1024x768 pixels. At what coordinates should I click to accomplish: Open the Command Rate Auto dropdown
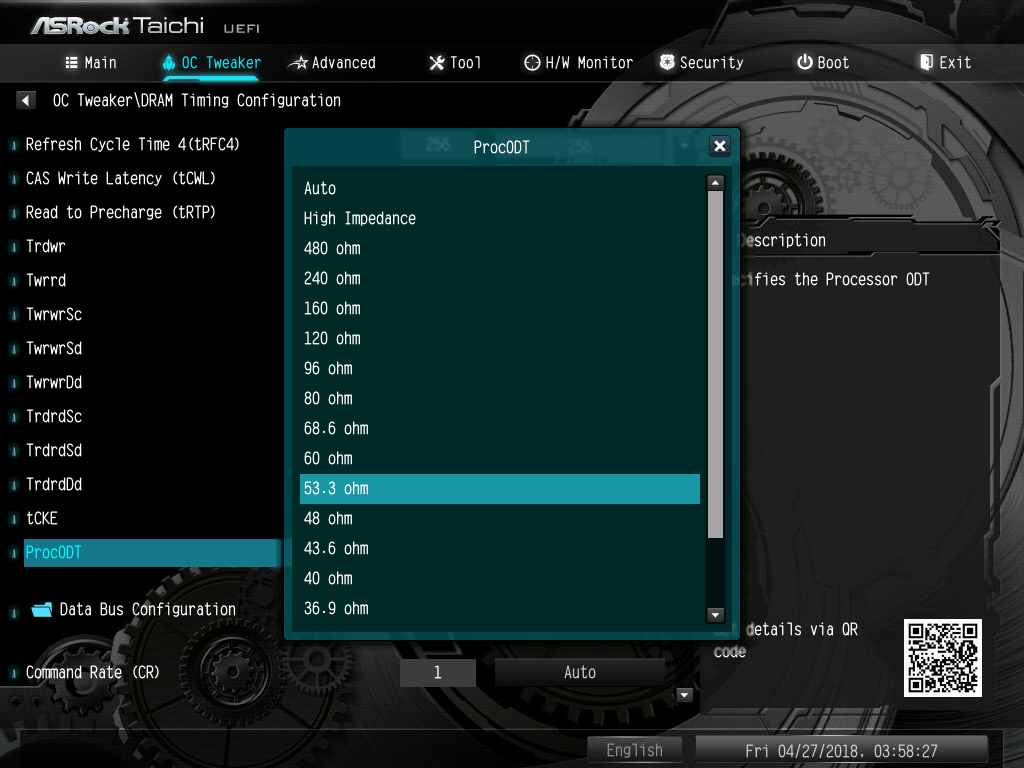580,673
